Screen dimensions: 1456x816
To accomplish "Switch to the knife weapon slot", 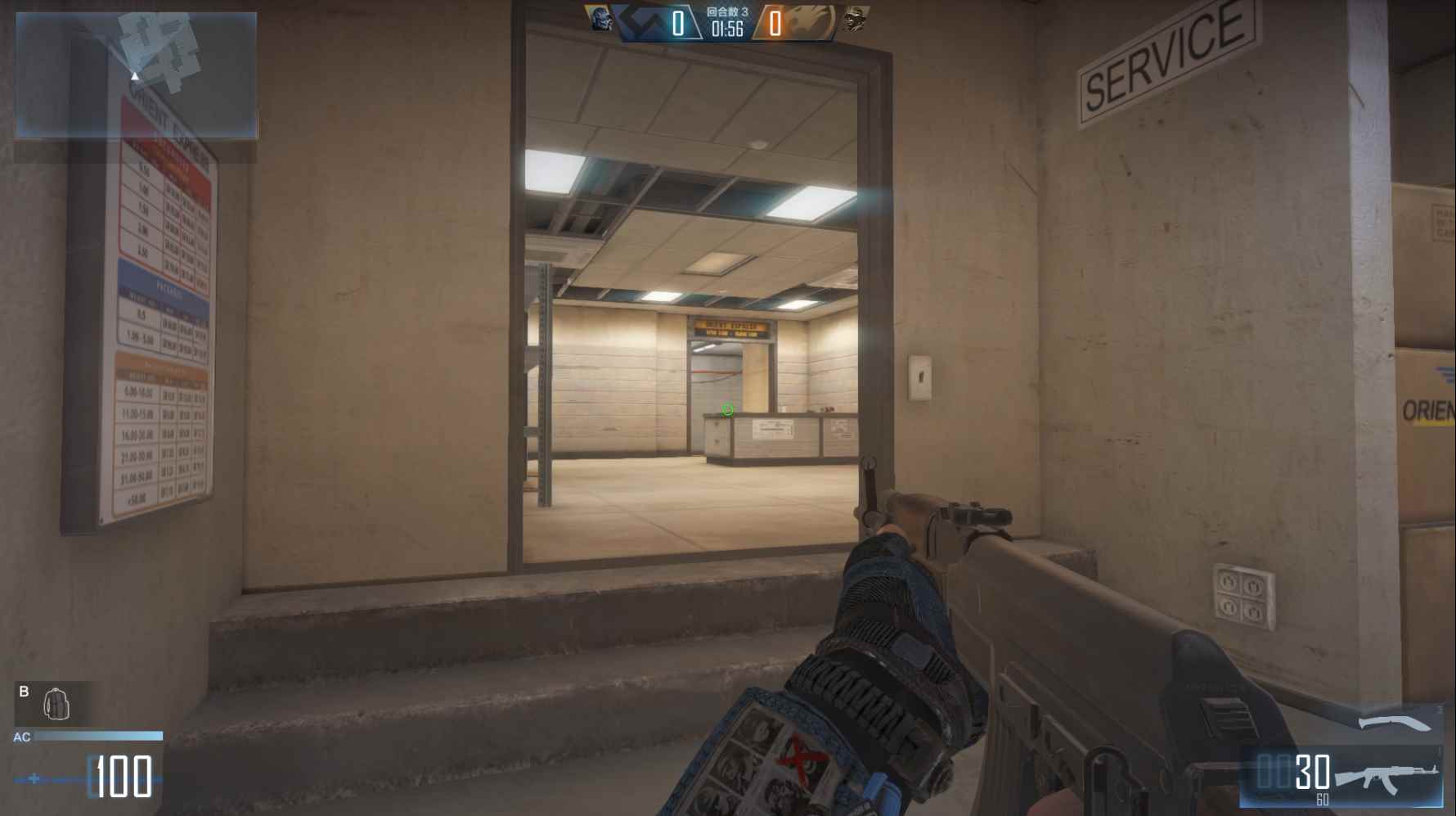I will (1394, 723).
